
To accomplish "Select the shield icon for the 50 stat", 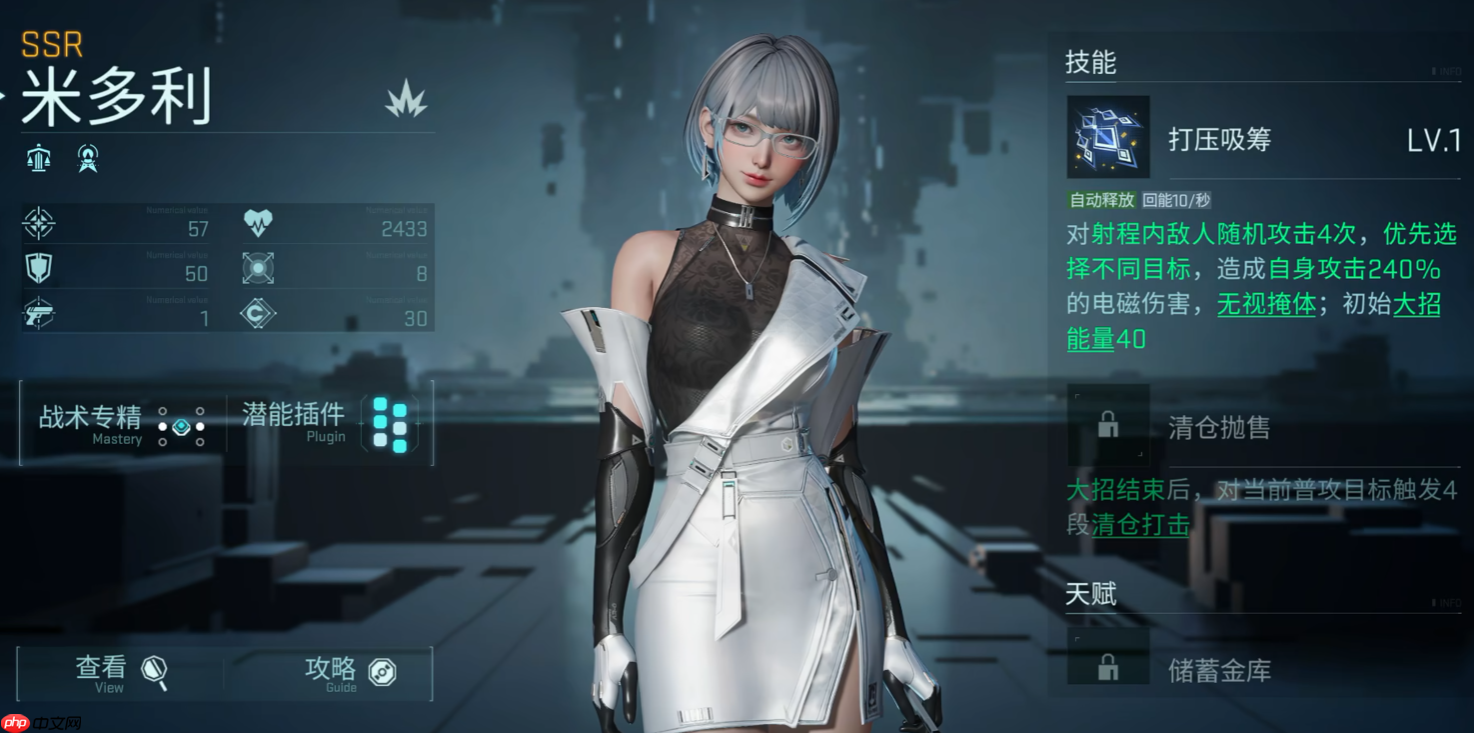I will pos(41,268).
